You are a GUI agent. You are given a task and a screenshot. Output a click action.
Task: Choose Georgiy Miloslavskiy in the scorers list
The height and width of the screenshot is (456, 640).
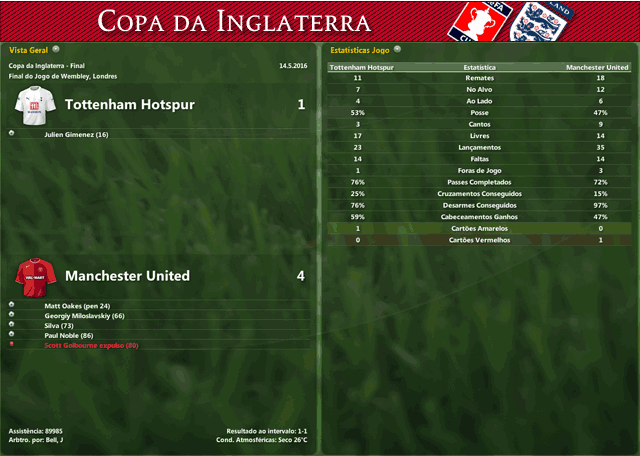click(x=84, y=316)
